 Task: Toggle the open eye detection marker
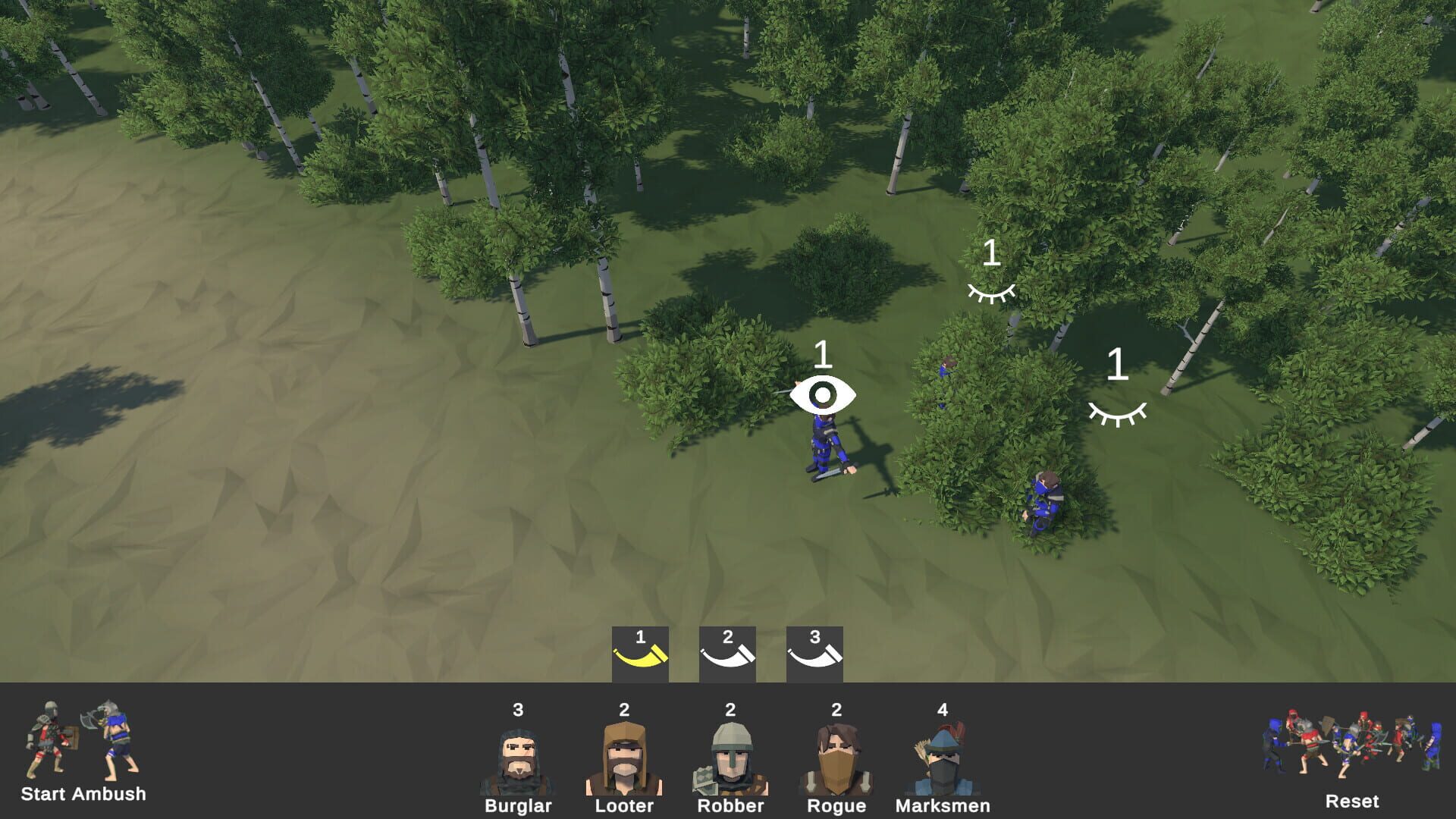(x=823, y=394)
